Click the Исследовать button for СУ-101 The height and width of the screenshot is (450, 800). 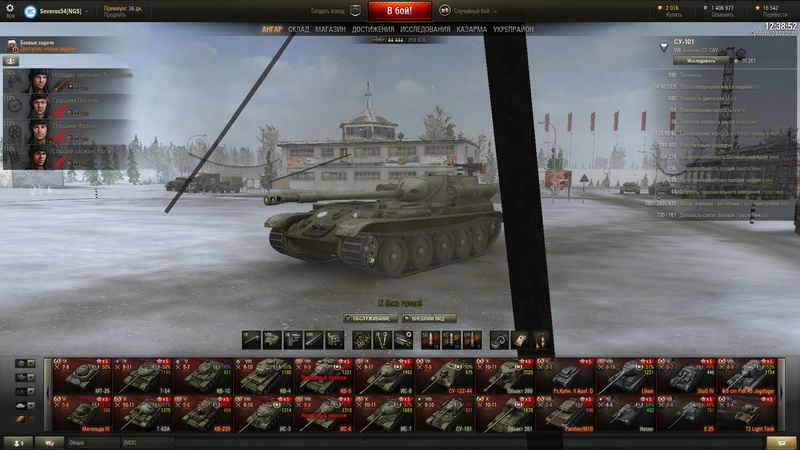pos(701,60)
